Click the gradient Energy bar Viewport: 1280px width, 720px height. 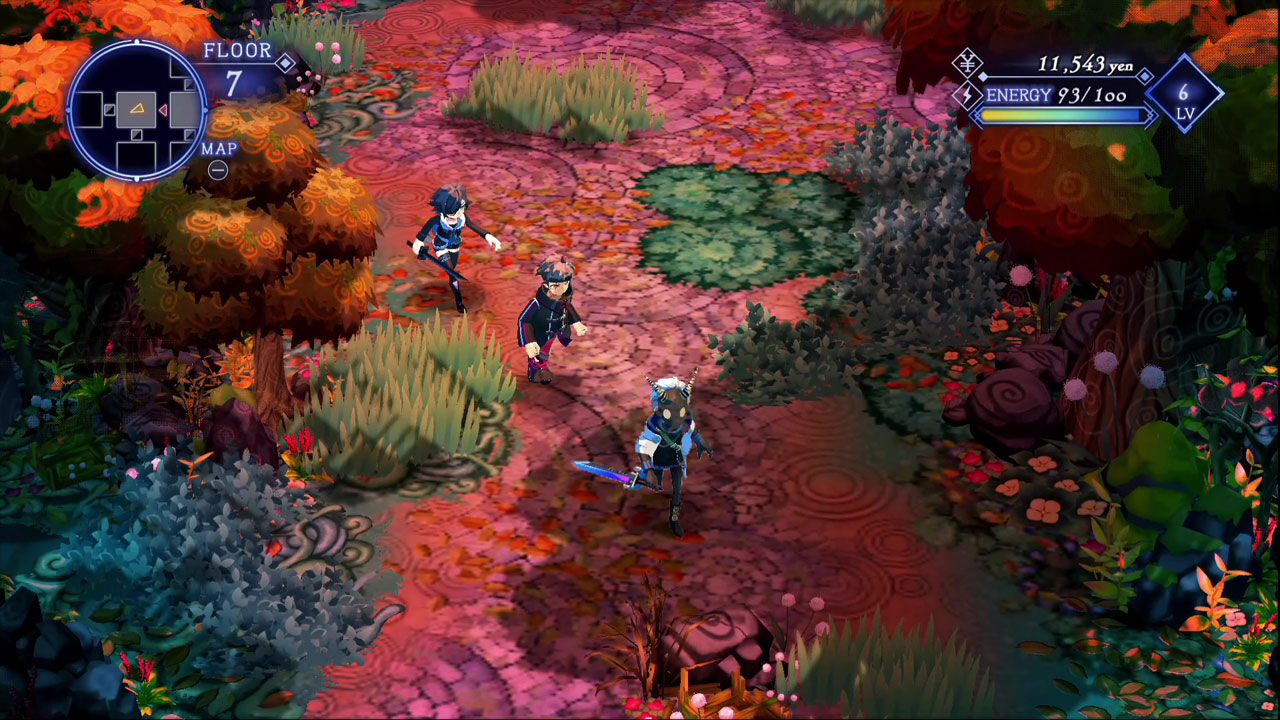(x=1061, y=115)
